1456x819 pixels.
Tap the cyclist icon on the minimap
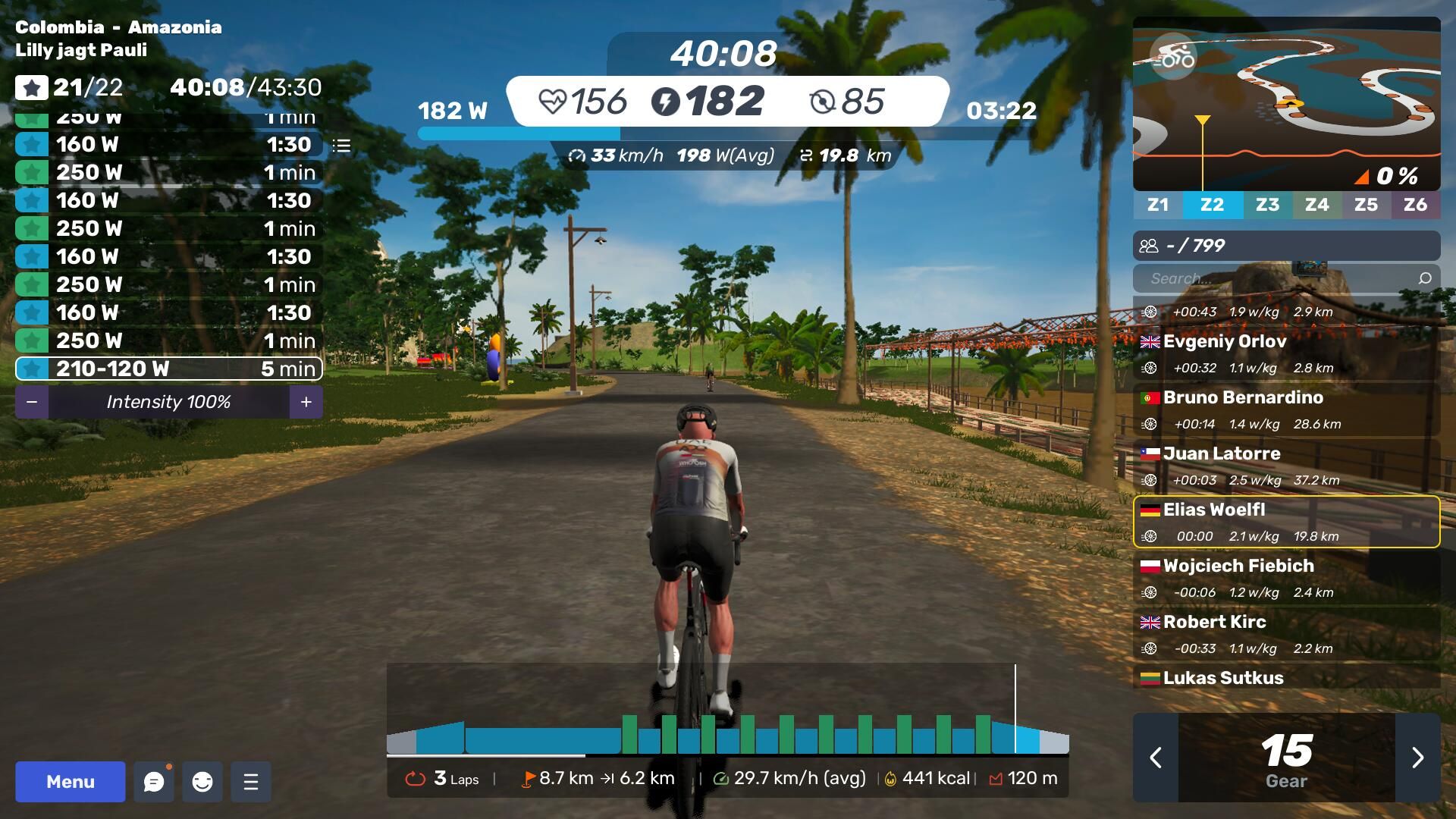point(1173,57)
